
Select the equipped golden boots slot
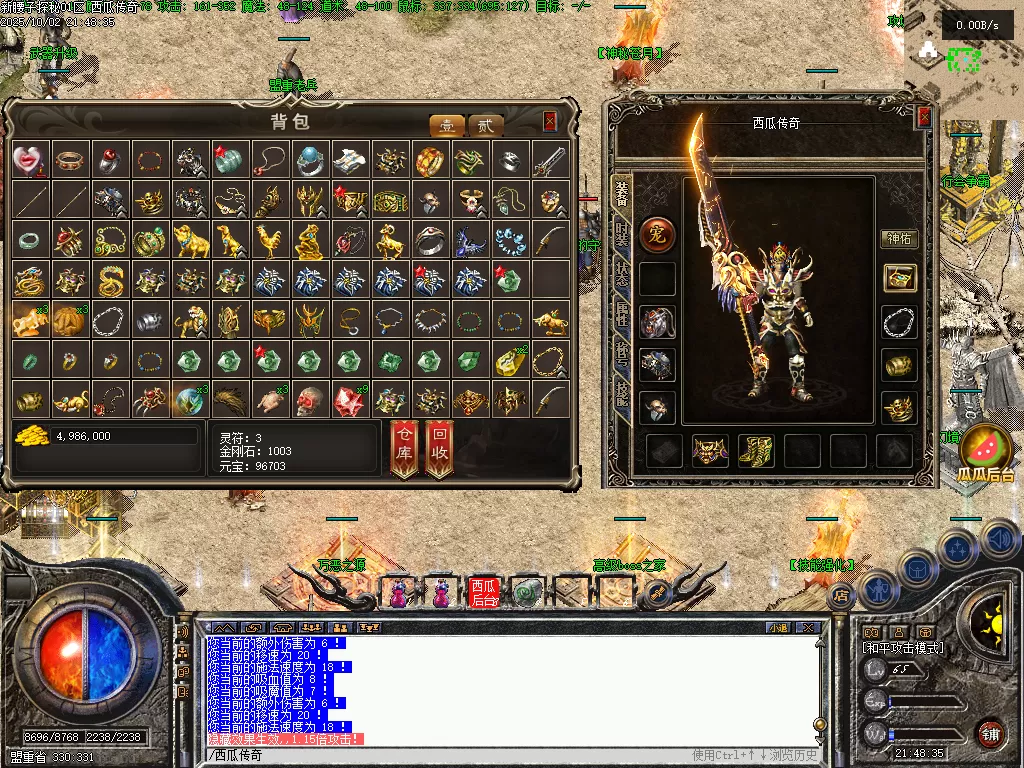coord(755,451)
